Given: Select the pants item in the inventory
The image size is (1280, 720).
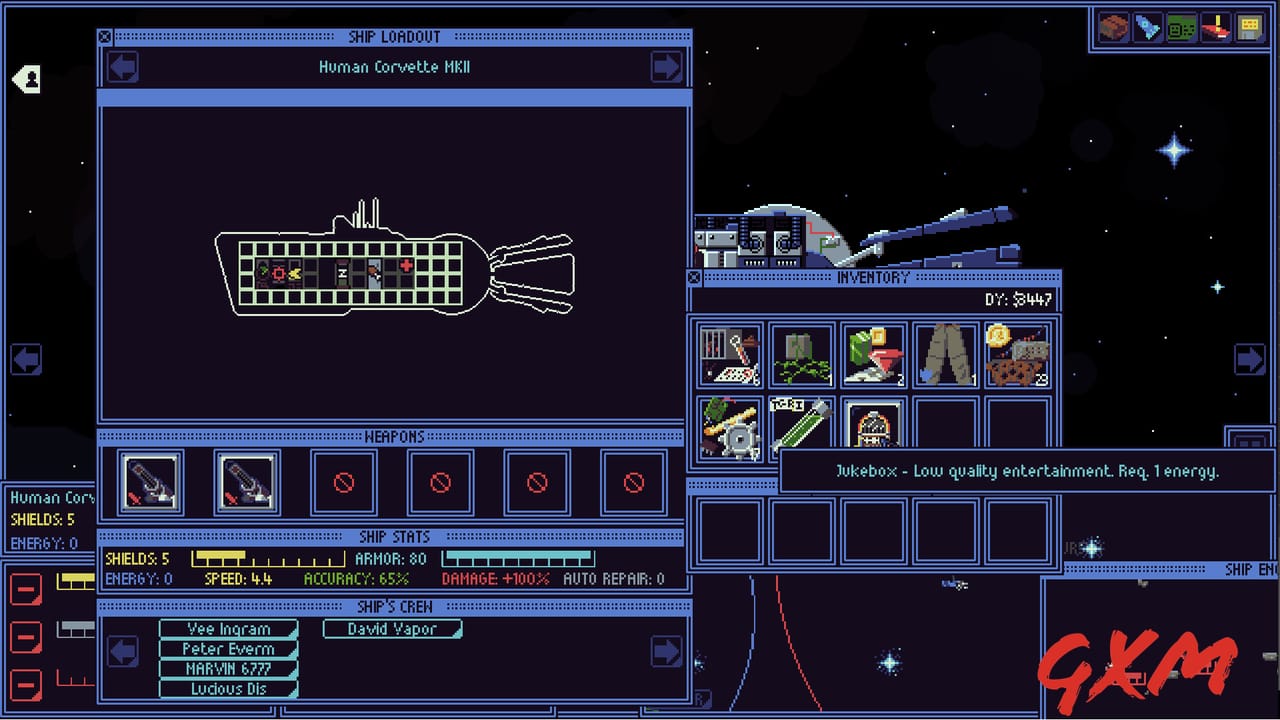Looking at the screenshot, I should [x=945, y=353].
